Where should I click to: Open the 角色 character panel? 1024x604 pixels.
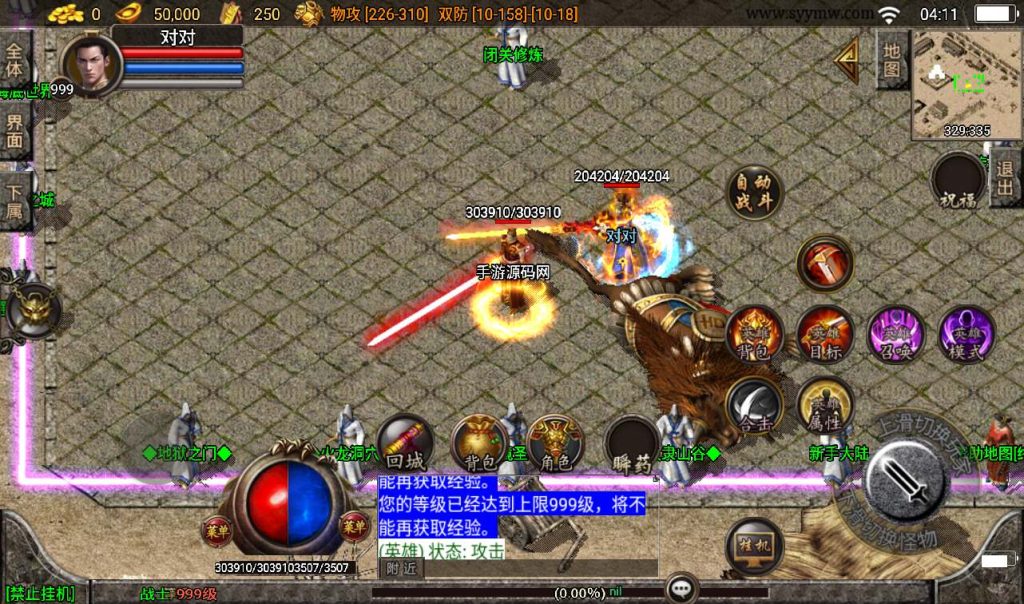click(x=555, y=442)
